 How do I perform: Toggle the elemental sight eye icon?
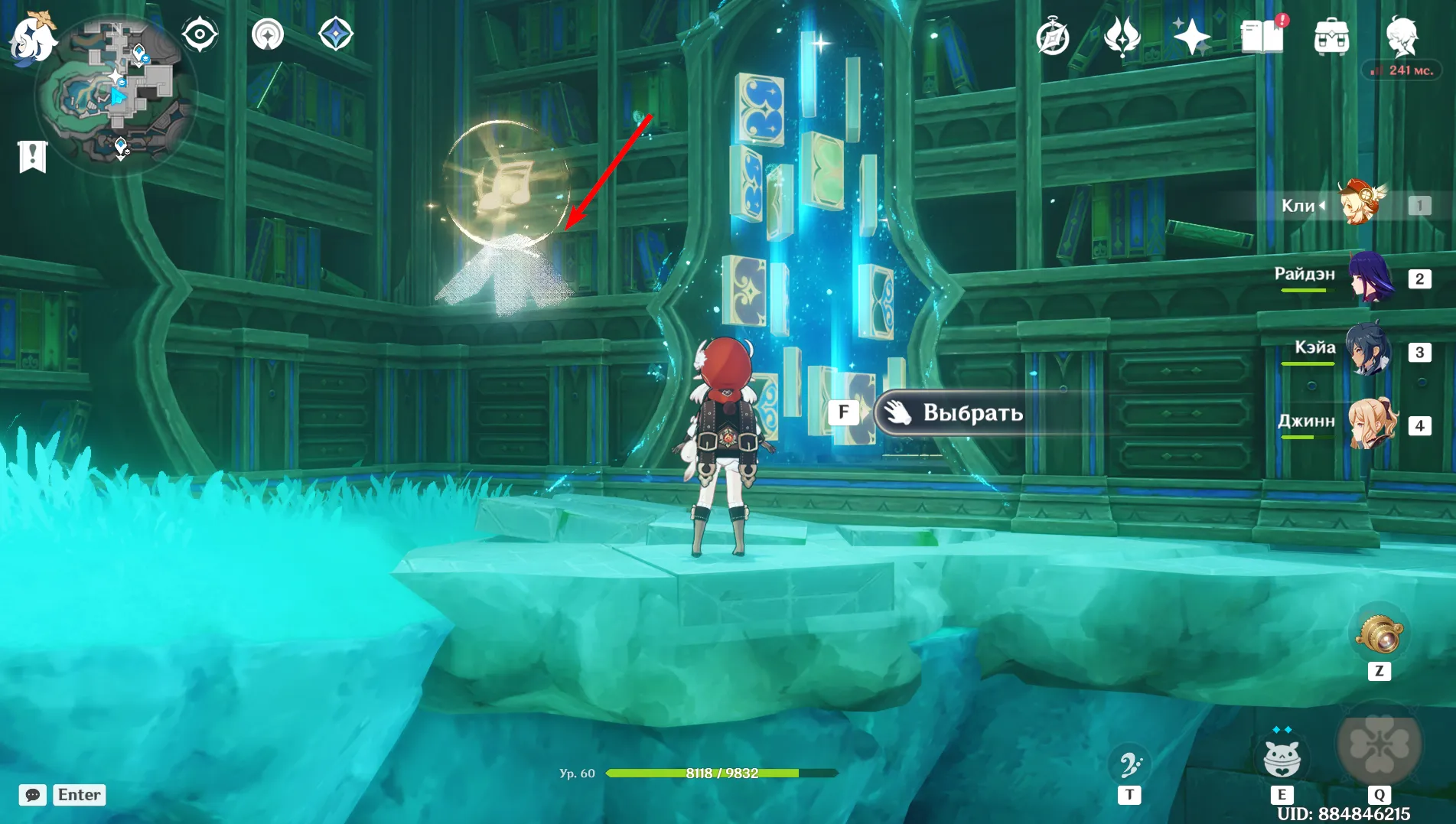[x=200, y=34]
